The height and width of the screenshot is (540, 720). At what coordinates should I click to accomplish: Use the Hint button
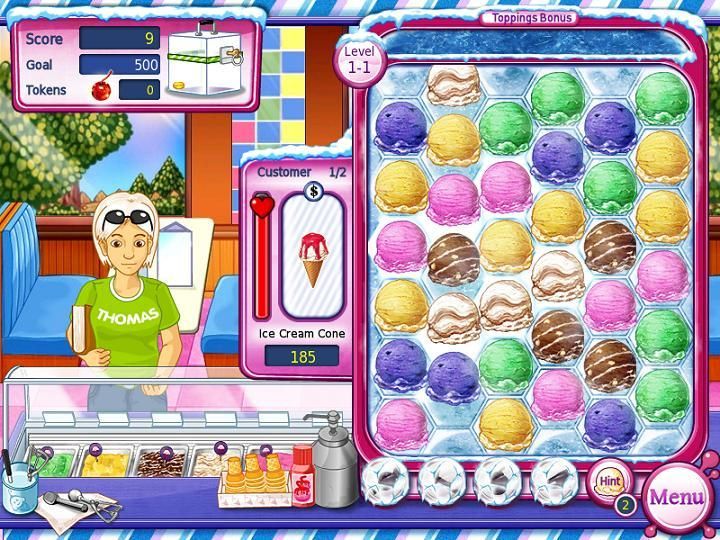click(609, 481)
